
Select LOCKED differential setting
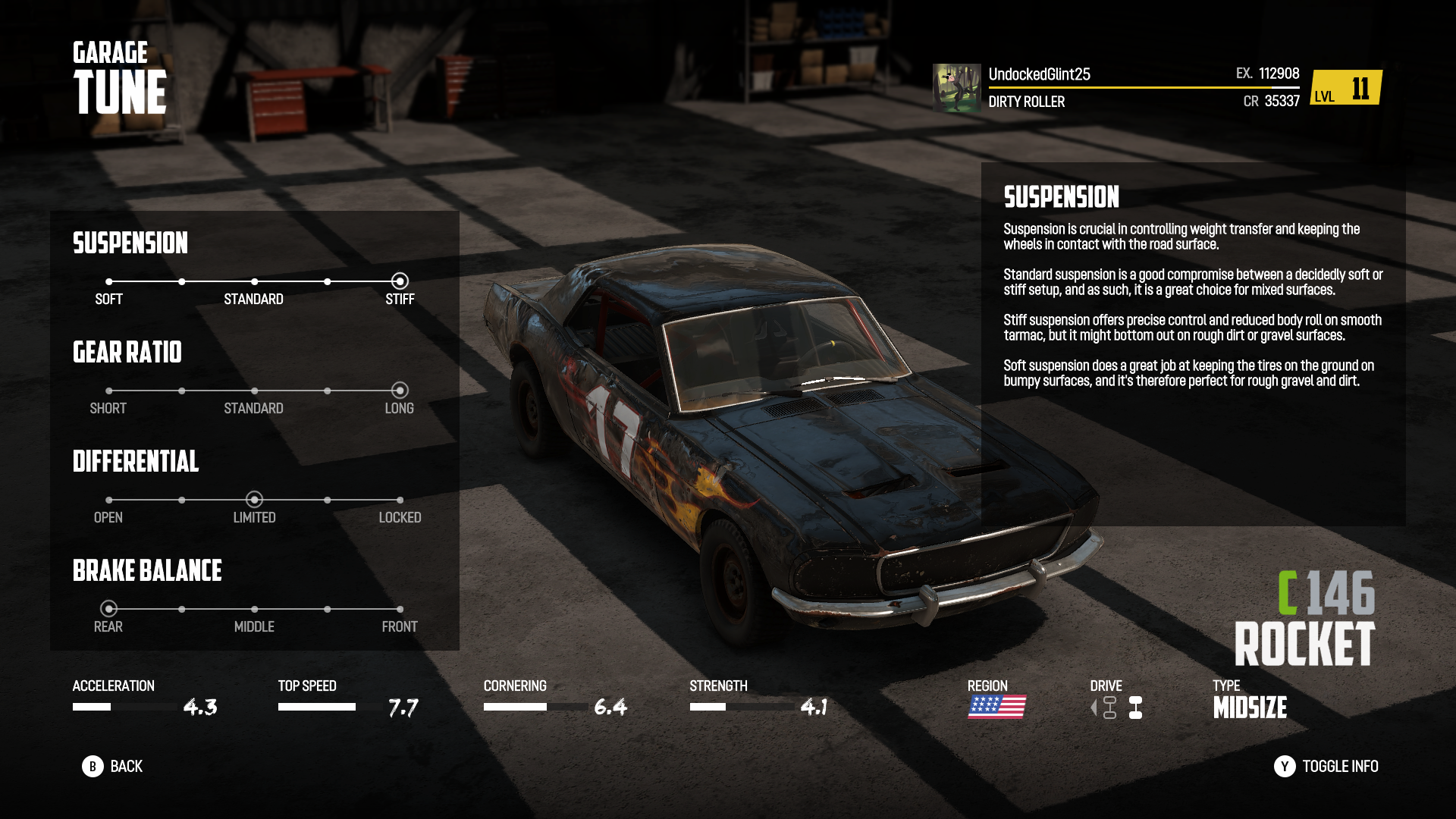400,500
